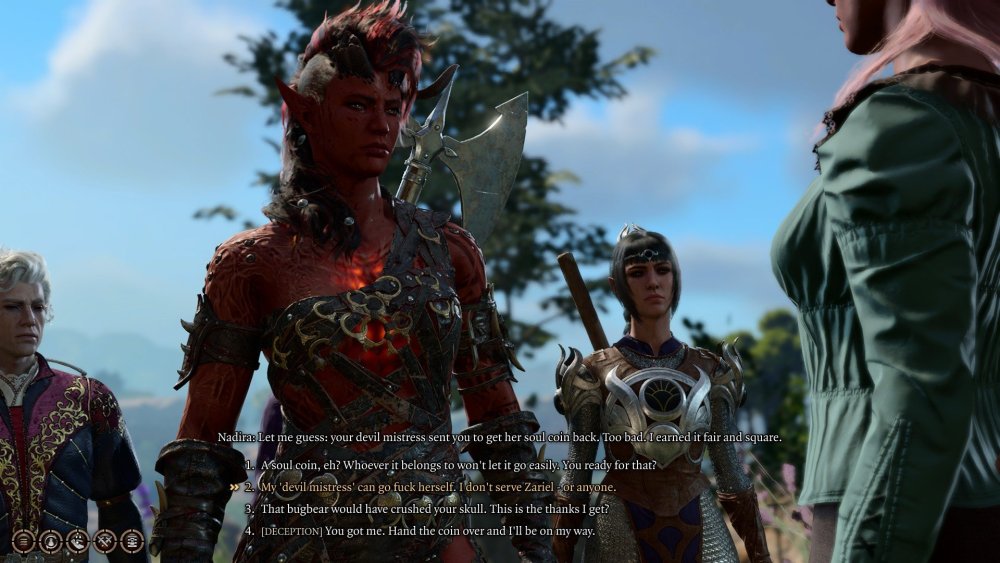1000x563 pixels.
Task: Open trade with the hand and coins icon
Action: tap(77, 542)
